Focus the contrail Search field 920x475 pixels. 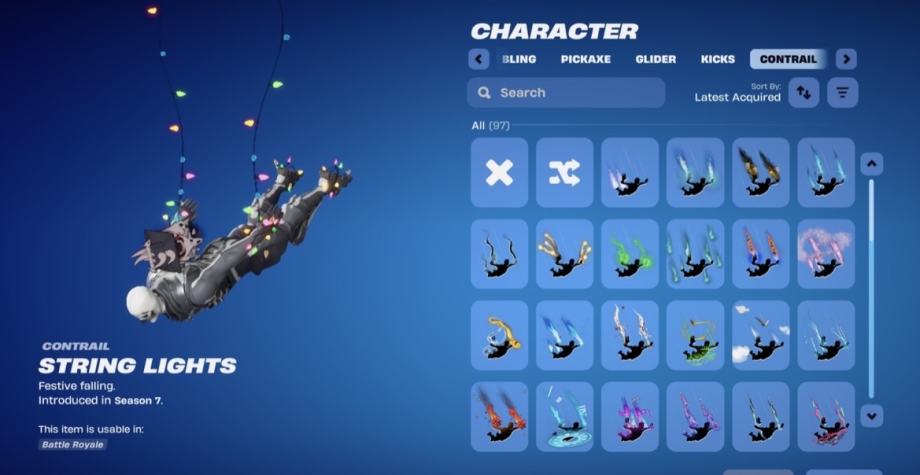click(566, 93)
